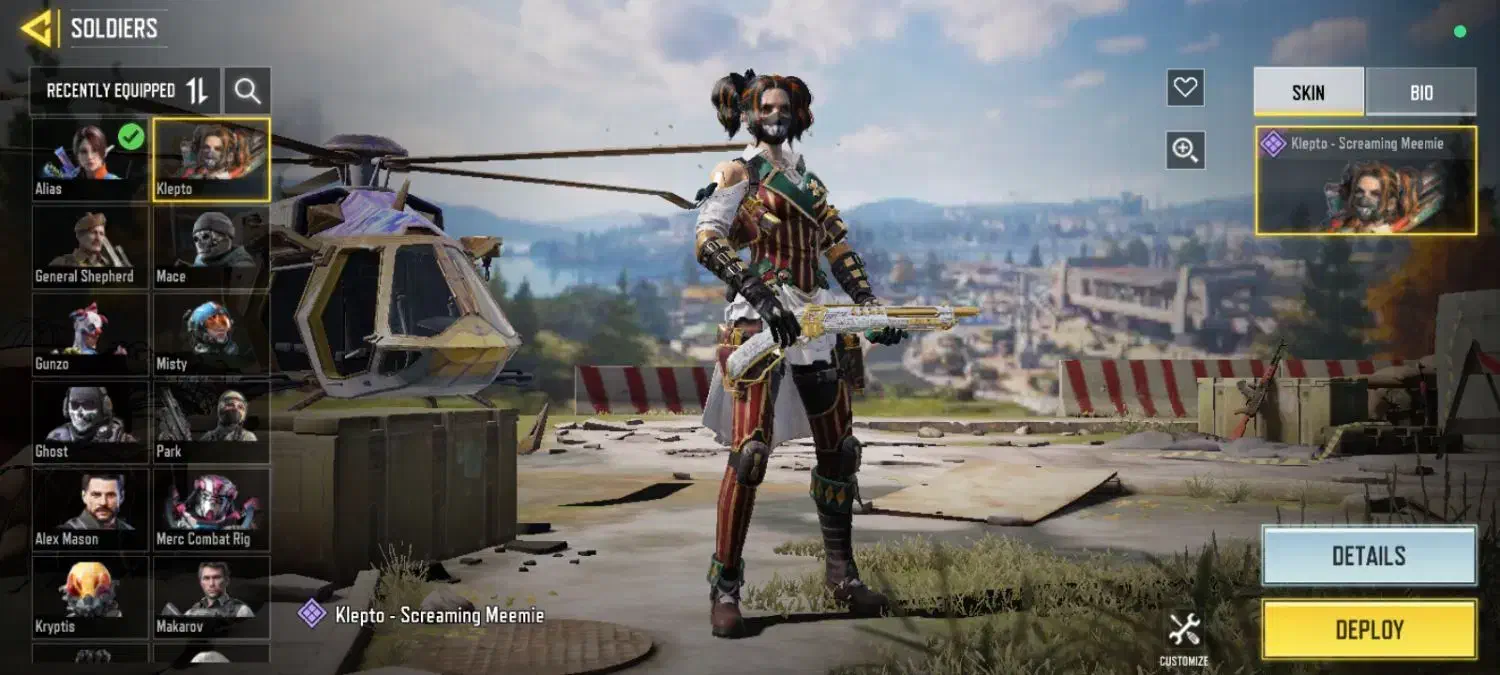This screenshot has width=1500, height=675.
Task: Choose the Kryptis soldier
Action: pos(90,596)
